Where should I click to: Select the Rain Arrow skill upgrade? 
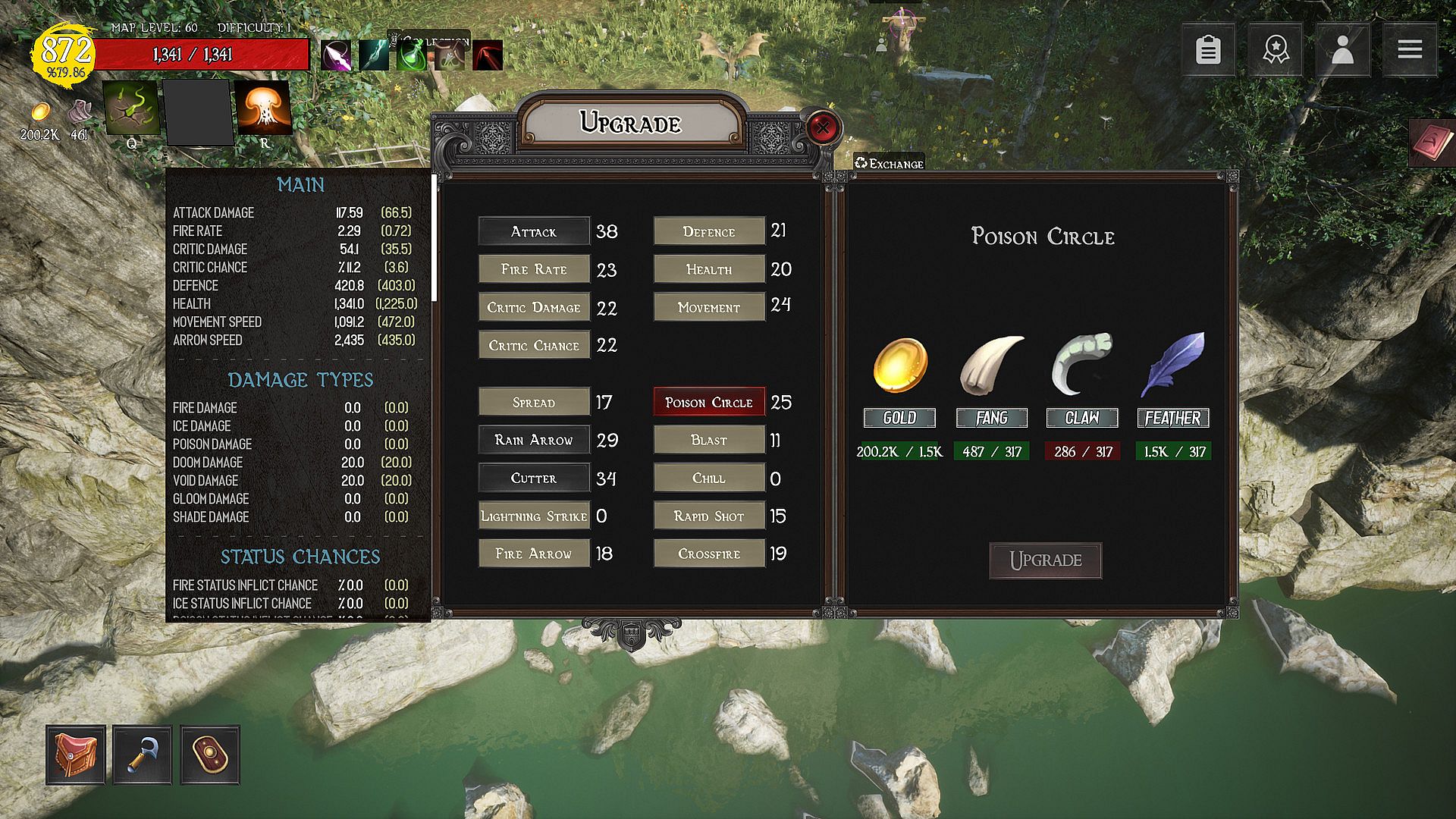[x=534, y=440]
